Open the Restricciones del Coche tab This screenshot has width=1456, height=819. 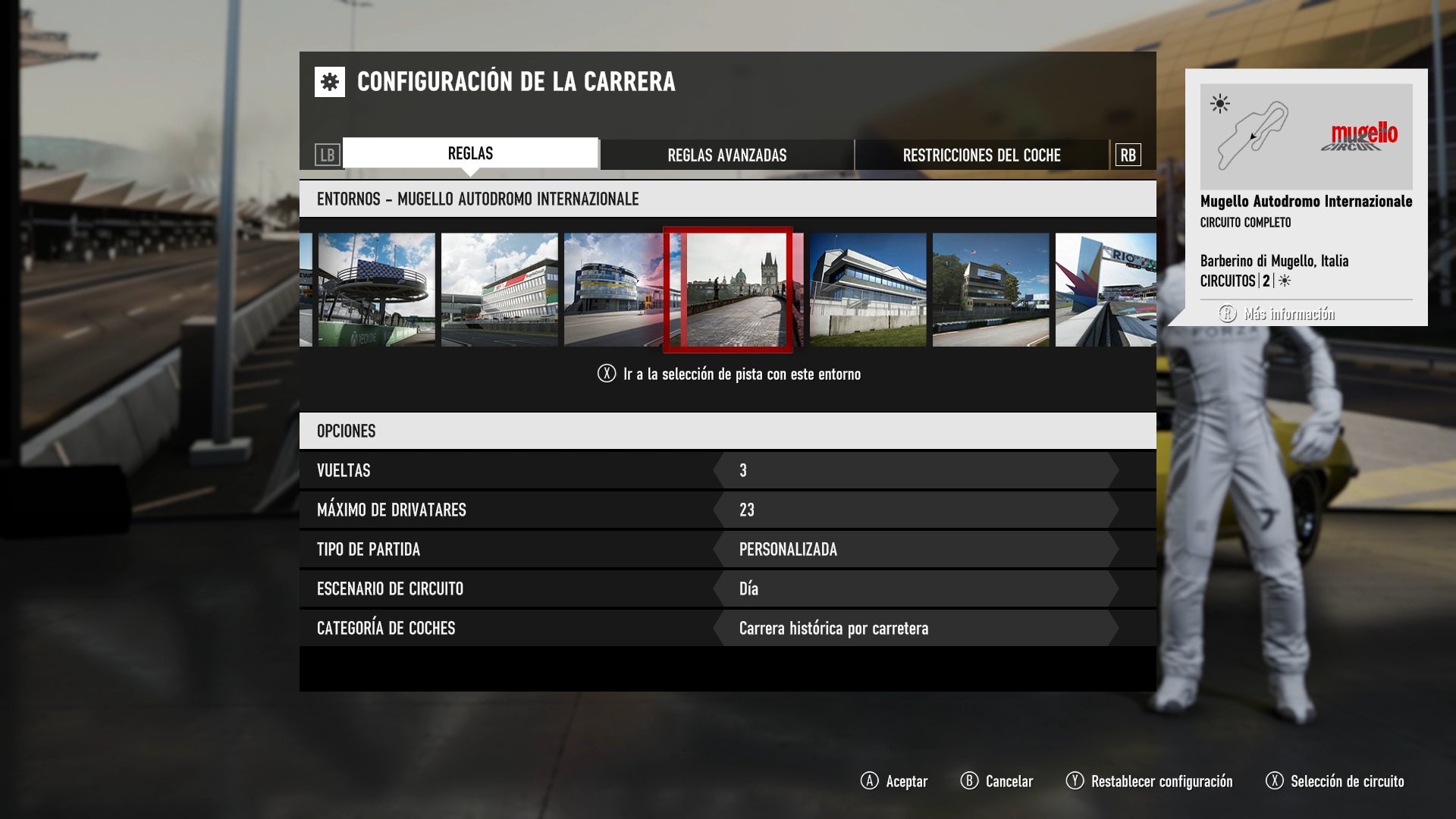[981, 155]
